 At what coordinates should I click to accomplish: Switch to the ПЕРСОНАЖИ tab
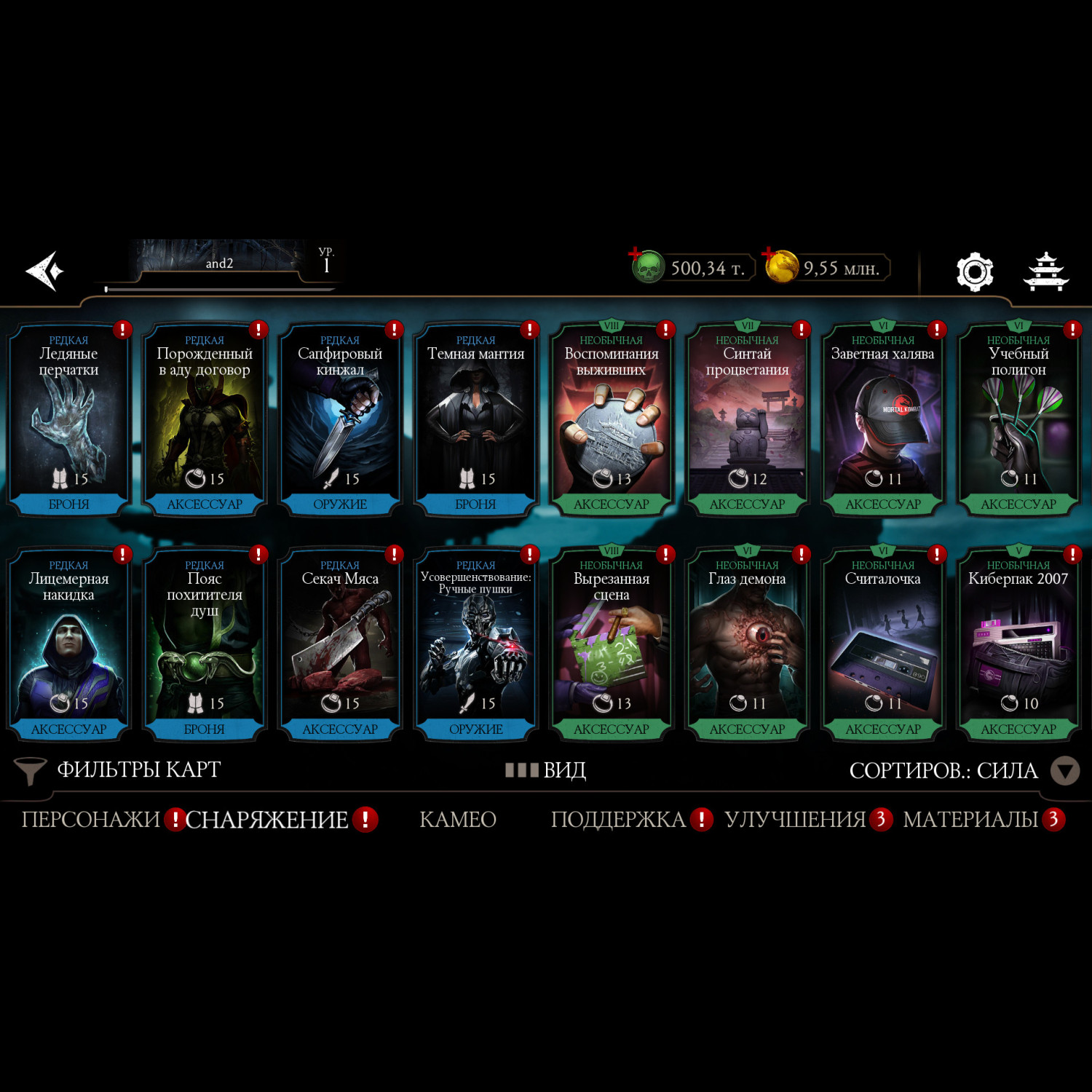pos(90,820)
